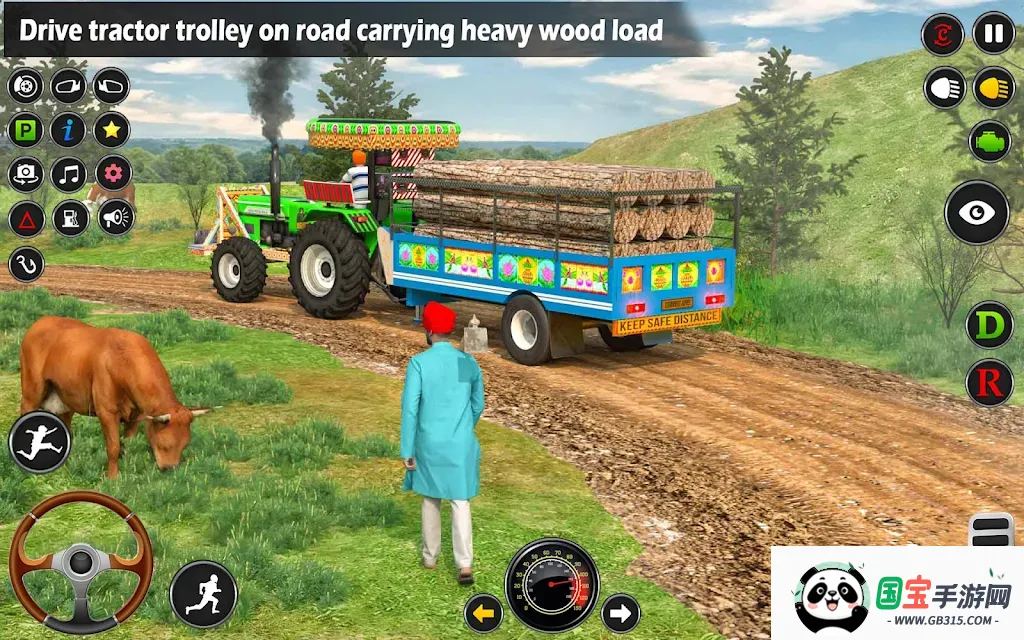Engage the green parking brake
The height and width of the screenshot is (640, 1024).
(26, 130)
